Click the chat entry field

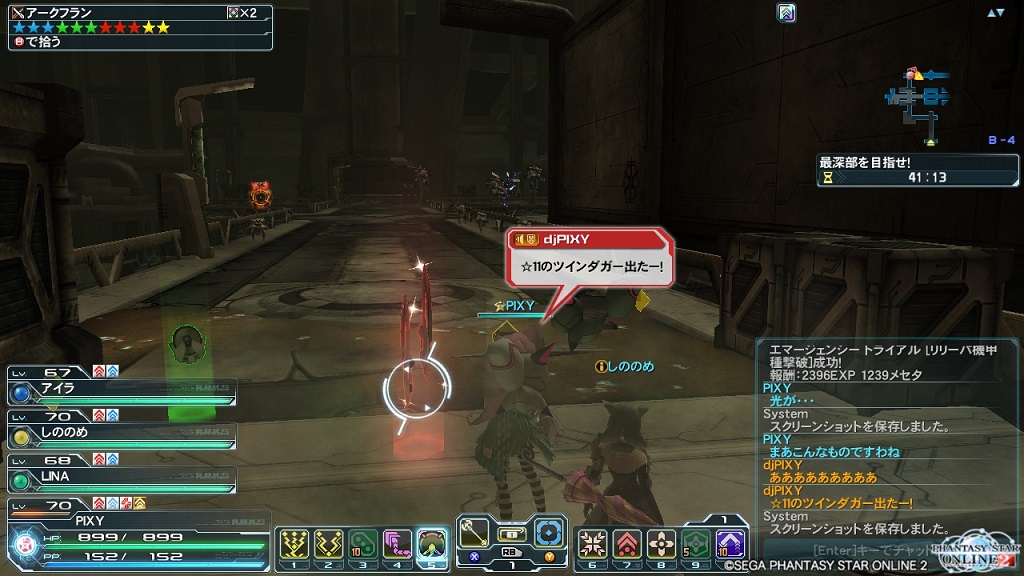(860, 549)
